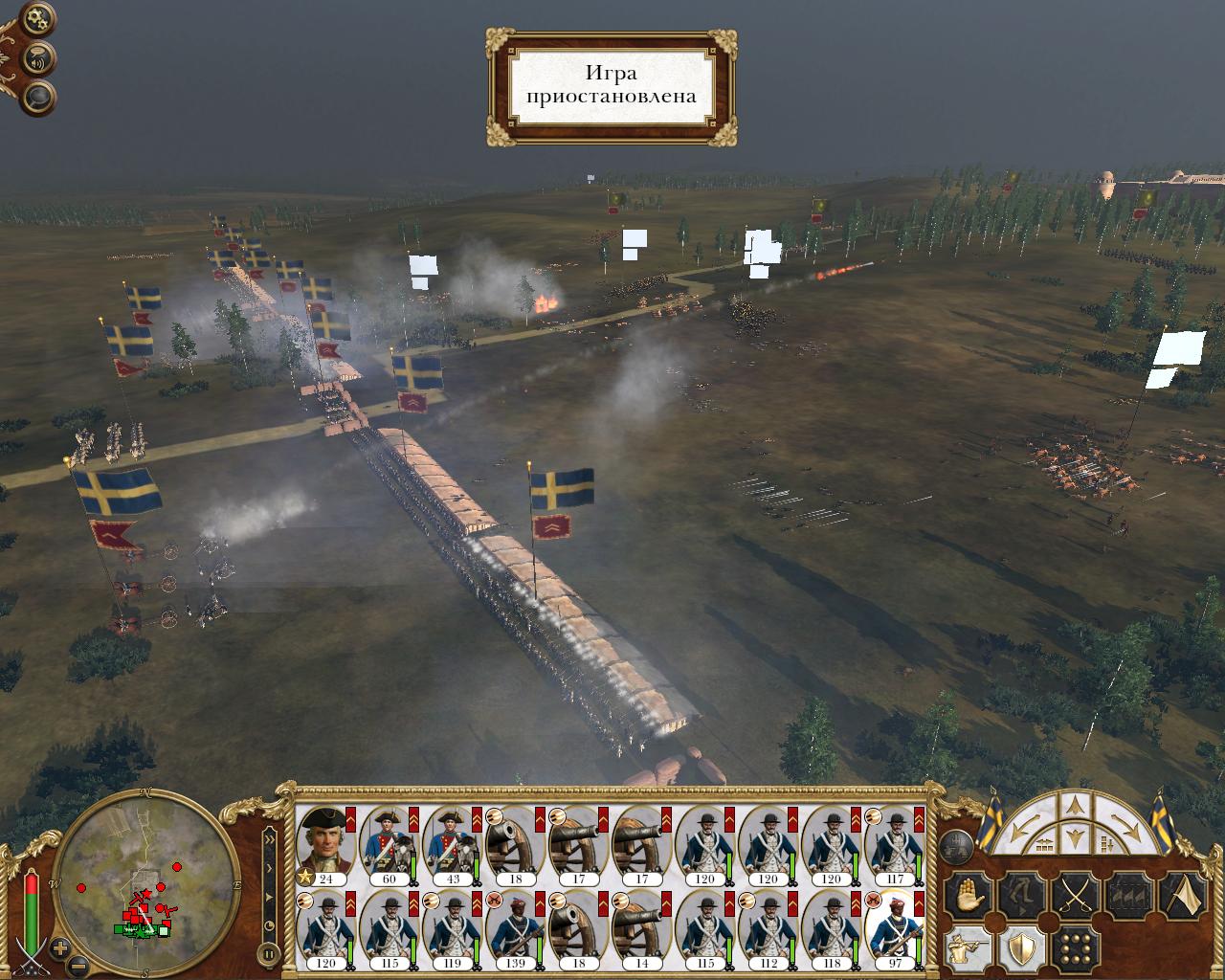The image size is (1225, 980).
Task: Click the halt order open-hand button
Action: pos(966,897)
